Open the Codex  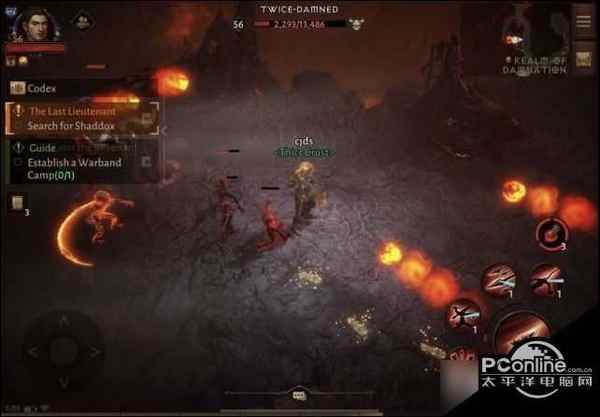40,88
